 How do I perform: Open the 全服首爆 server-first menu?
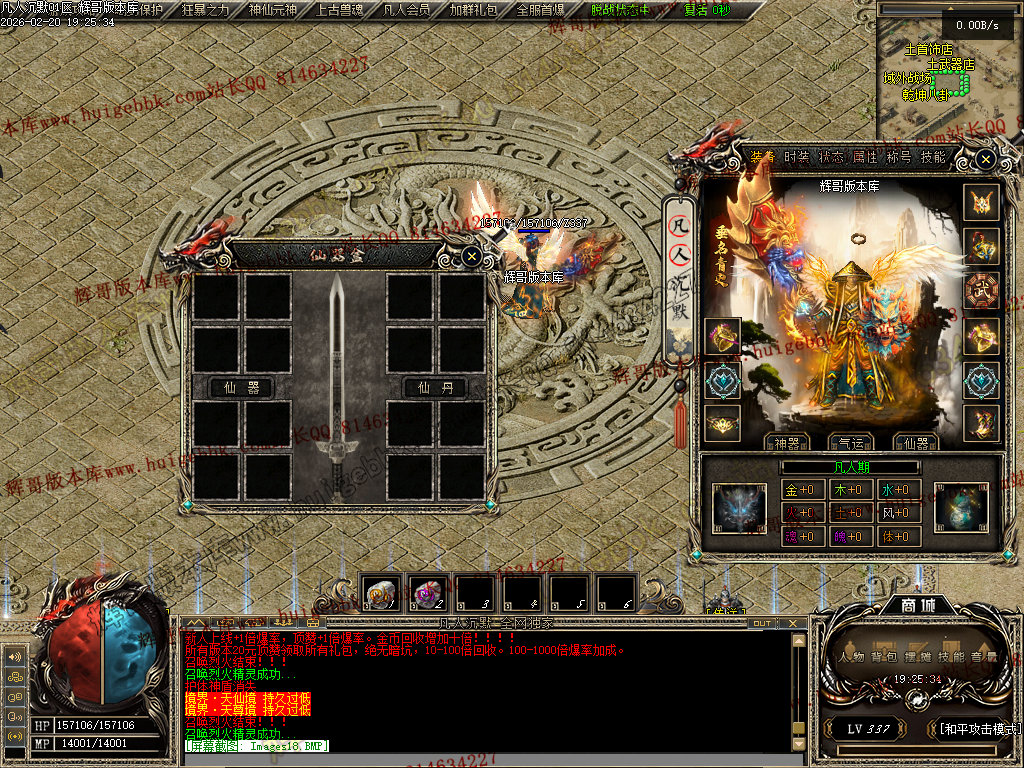click(541, 10)
